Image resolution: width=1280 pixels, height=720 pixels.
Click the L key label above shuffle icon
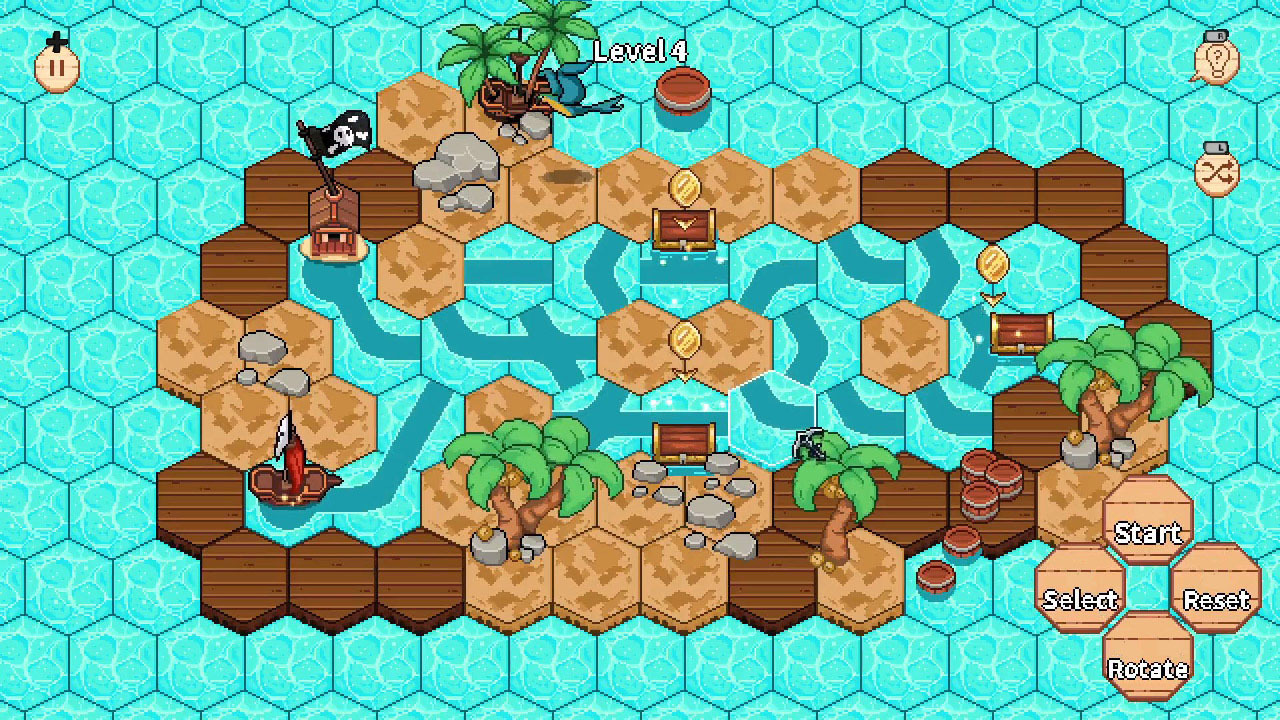click(1218, 146)
